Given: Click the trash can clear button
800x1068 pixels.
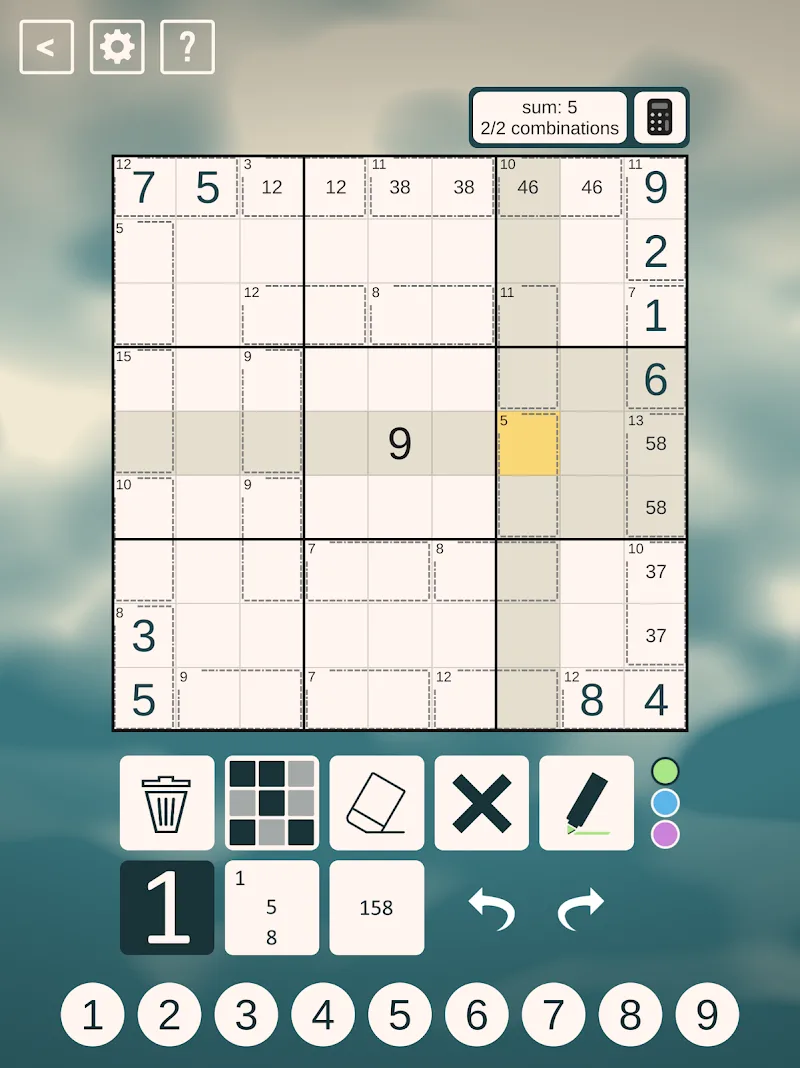Looking at the screenshot, I should 167,803.
